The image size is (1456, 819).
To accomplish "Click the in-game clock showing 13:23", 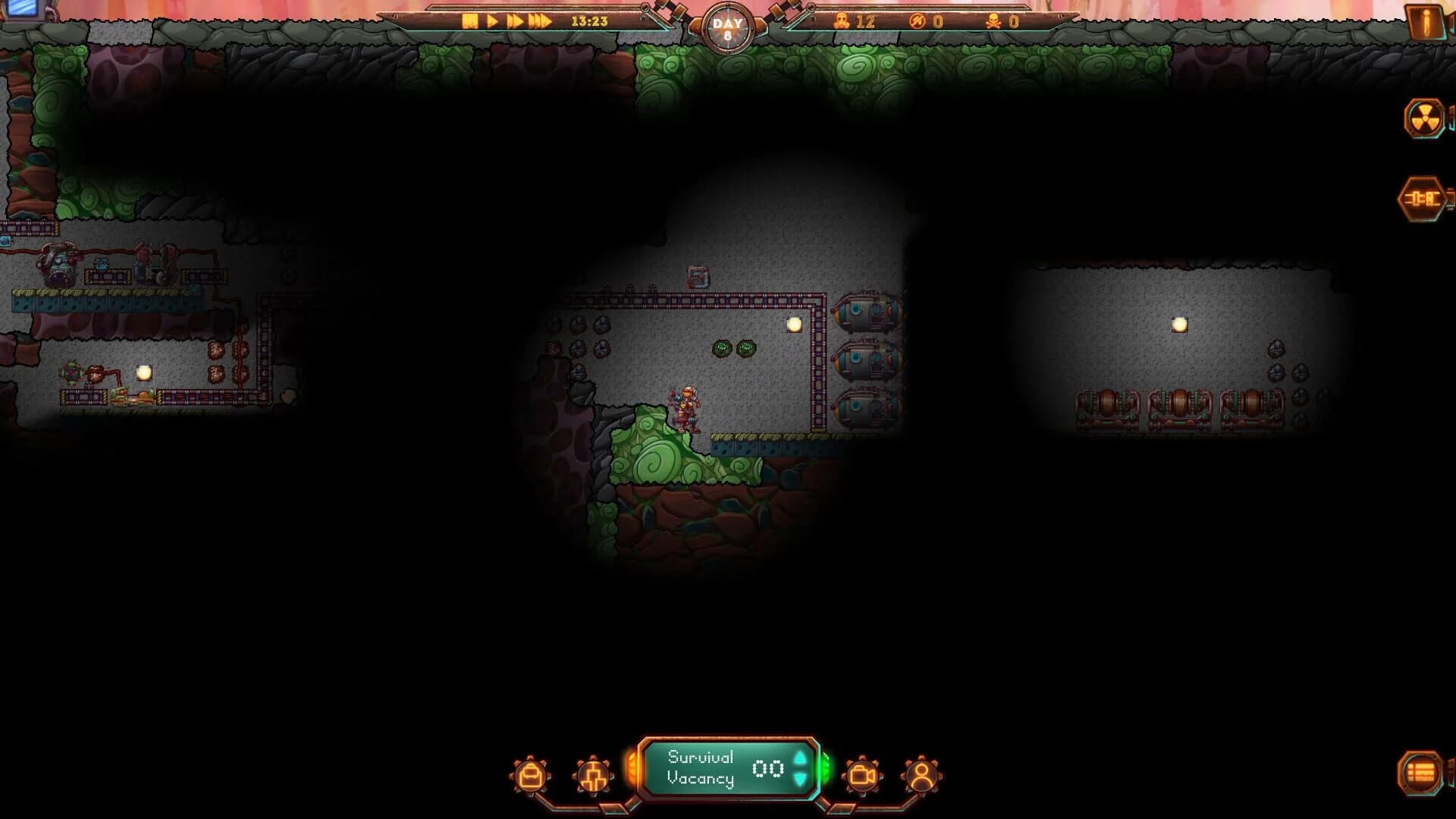I will [x=588, y=22].
